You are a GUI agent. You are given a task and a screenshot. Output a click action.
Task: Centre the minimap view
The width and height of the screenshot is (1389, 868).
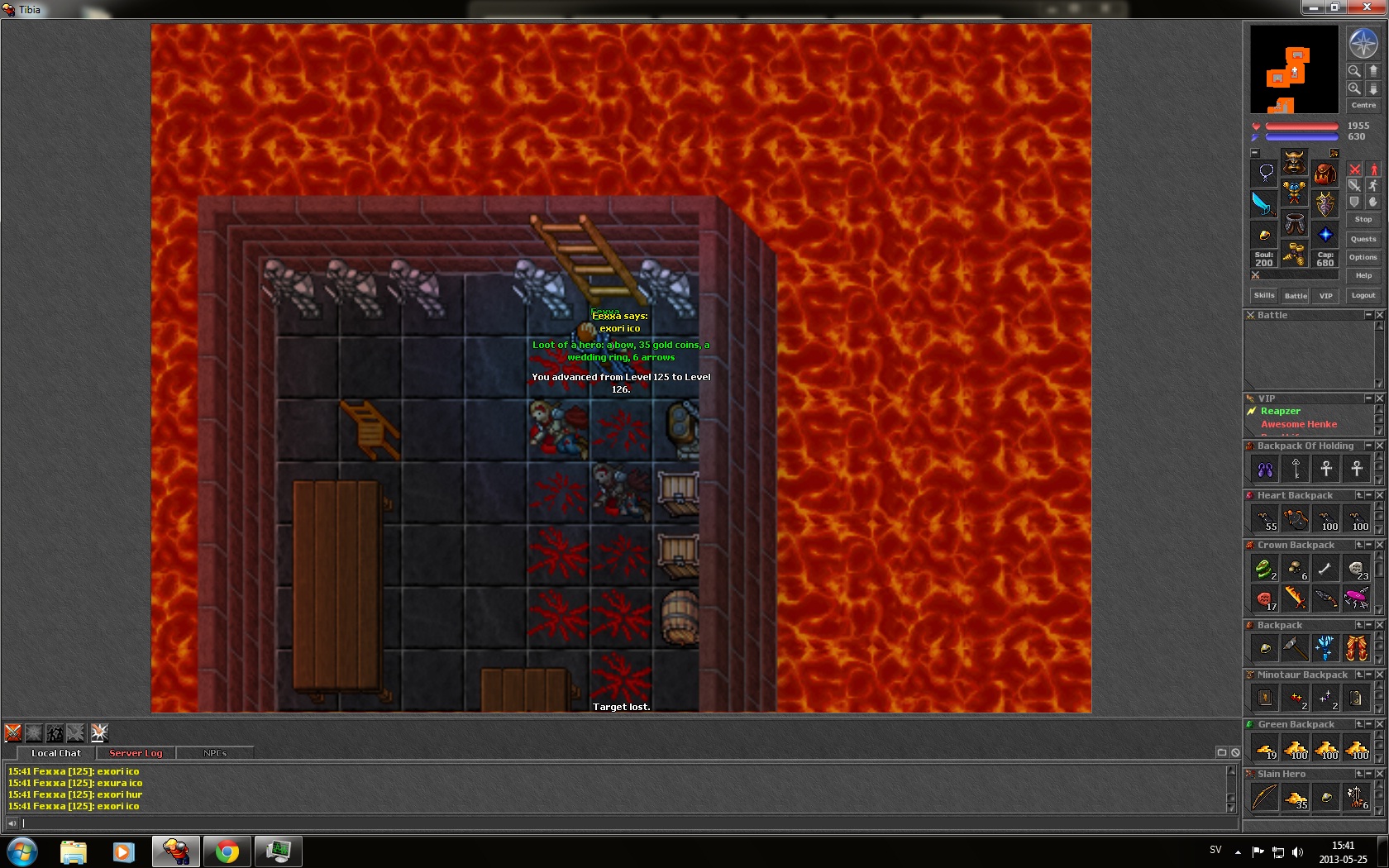point(1363,105)
